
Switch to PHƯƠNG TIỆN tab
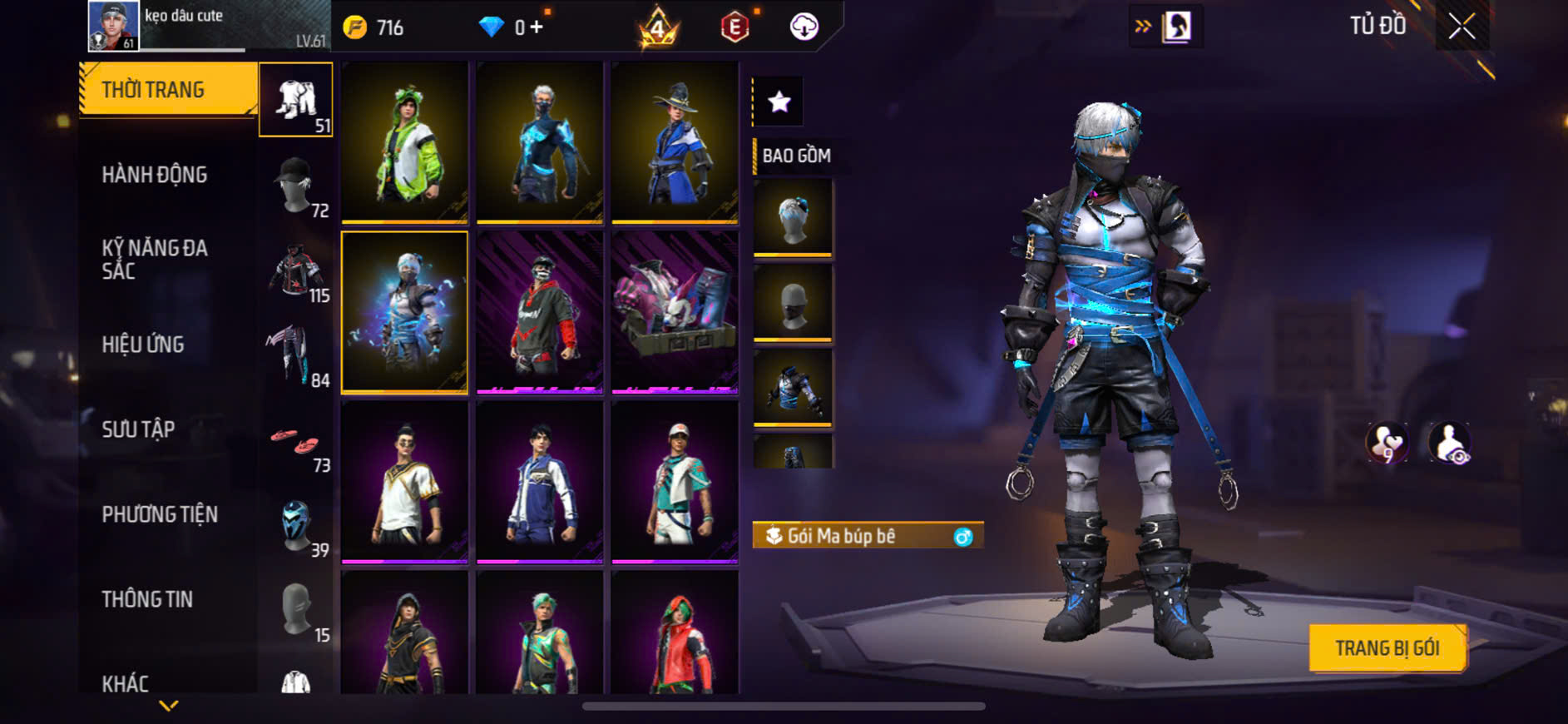click(160, 514)
